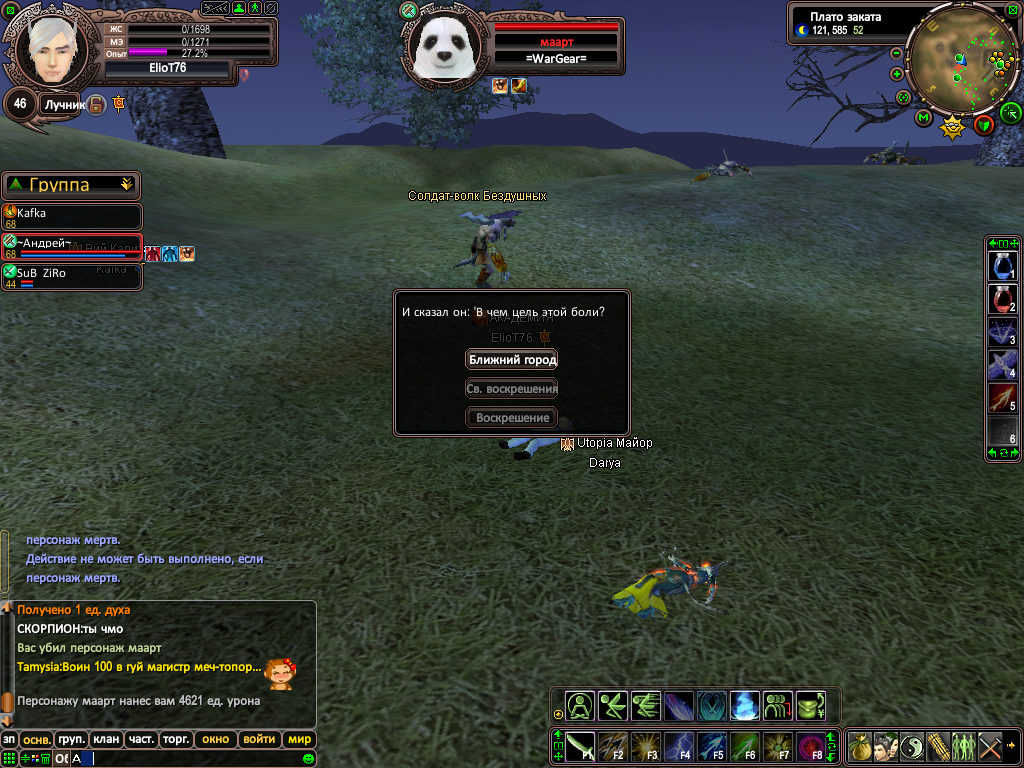Open the yin-yang skills icon
1024x768 pixels.
911,747
